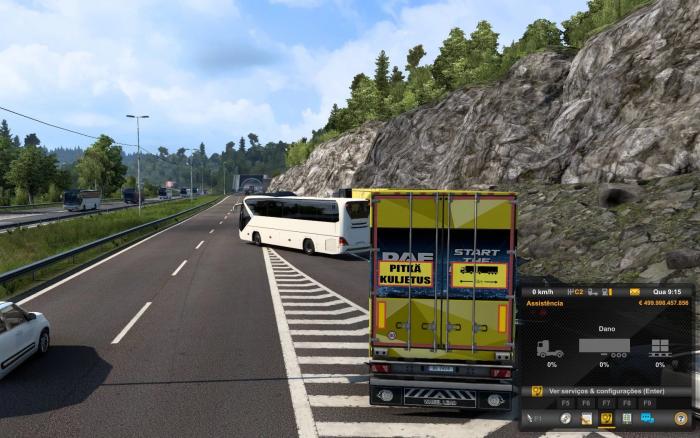Select the roadside assistance phone tab
This screenshot has height=438, width=700.
pyautogui.click(x=606, y=418)
